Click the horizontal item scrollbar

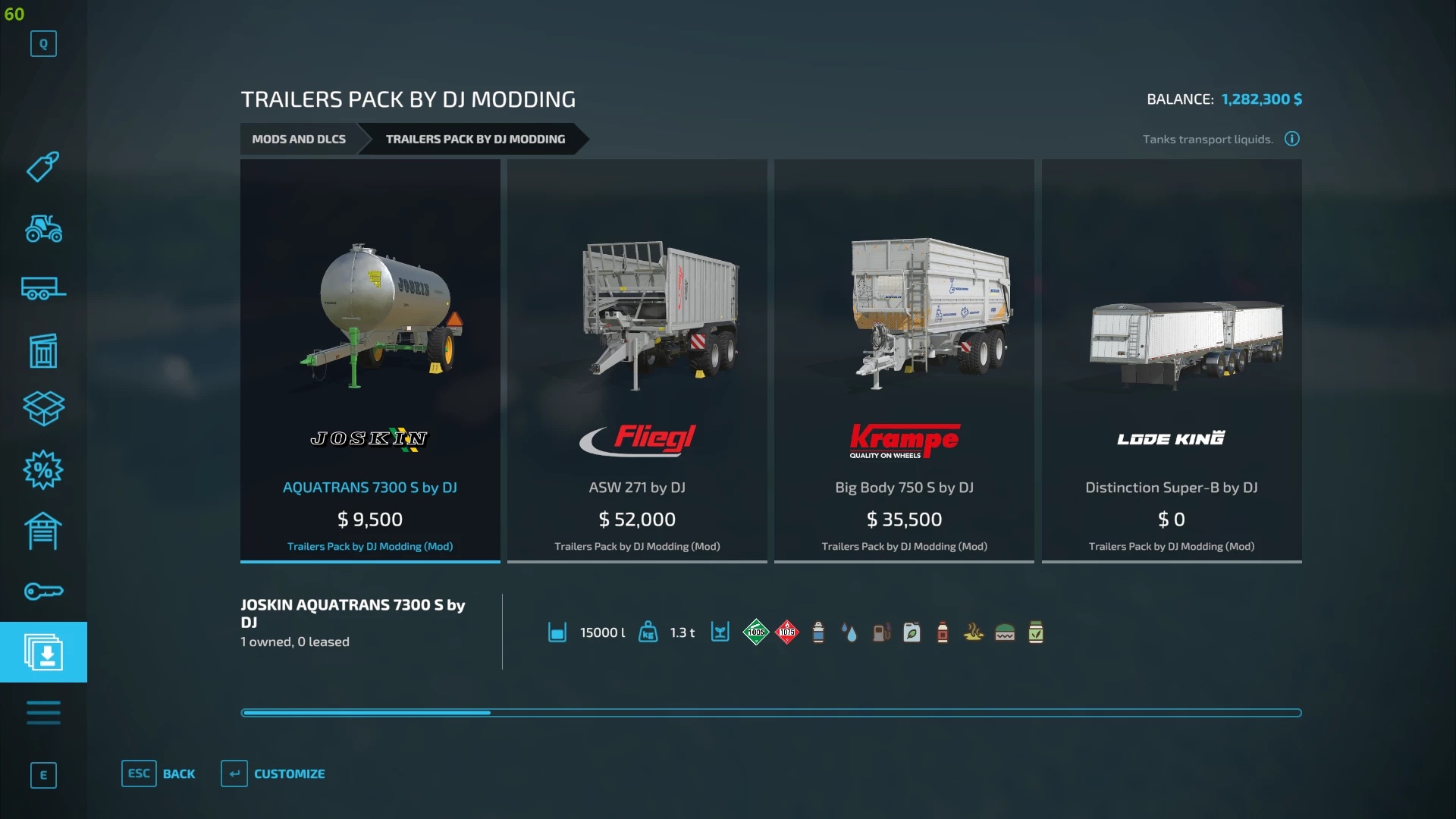click(x=770, y=713)
